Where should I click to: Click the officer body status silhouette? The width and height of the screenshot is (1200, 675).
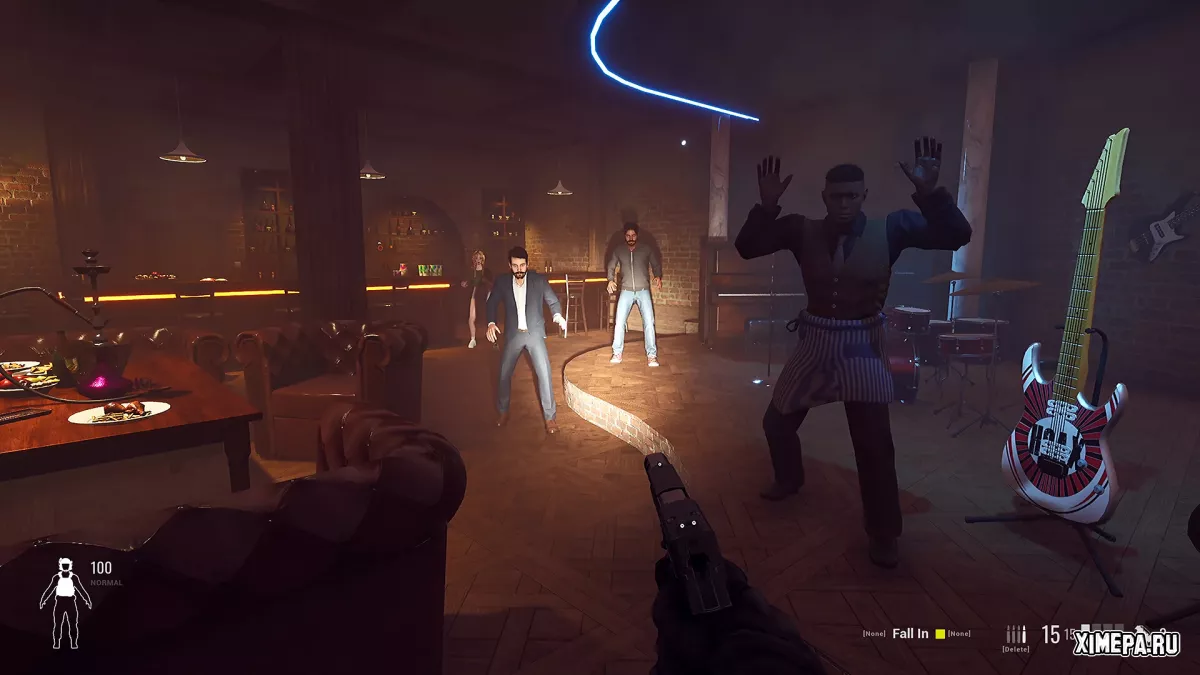(x=65, y=598)
